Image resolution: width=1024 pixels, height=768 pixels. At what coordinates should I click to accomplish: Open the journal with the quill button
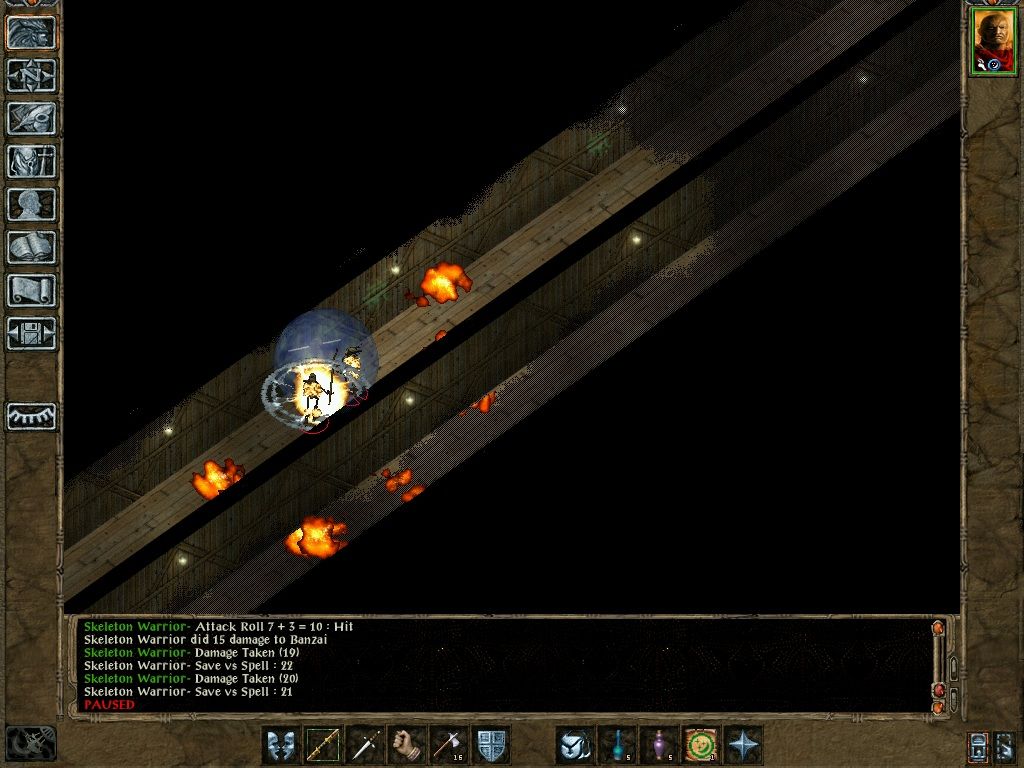point(32,118)
